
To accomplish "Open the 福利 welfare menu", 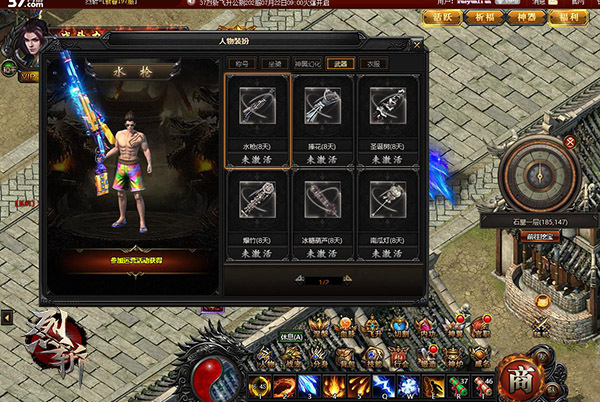I will (570, 17).
